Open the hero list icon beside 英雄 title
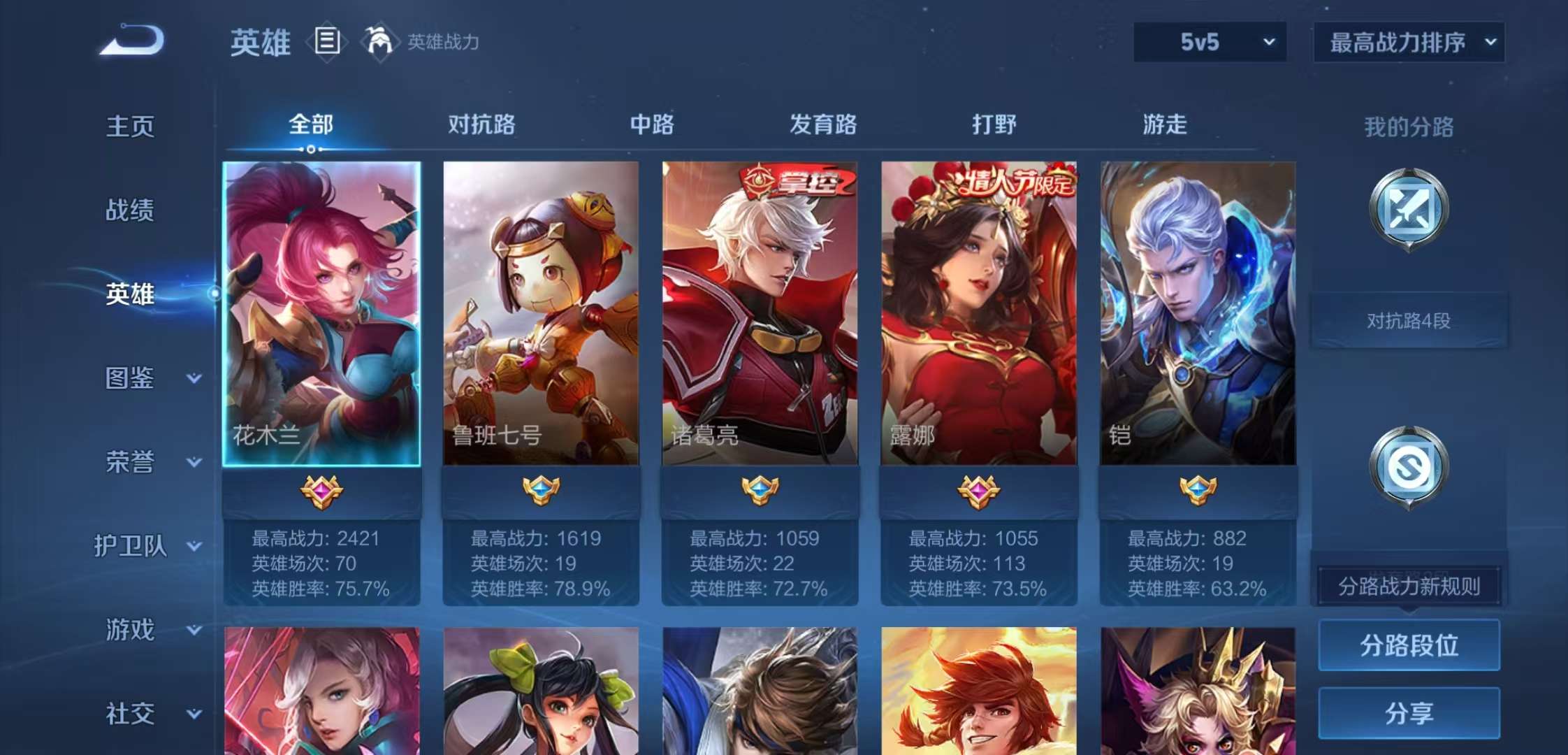1568x755 pixels. (x=326, y=42)
